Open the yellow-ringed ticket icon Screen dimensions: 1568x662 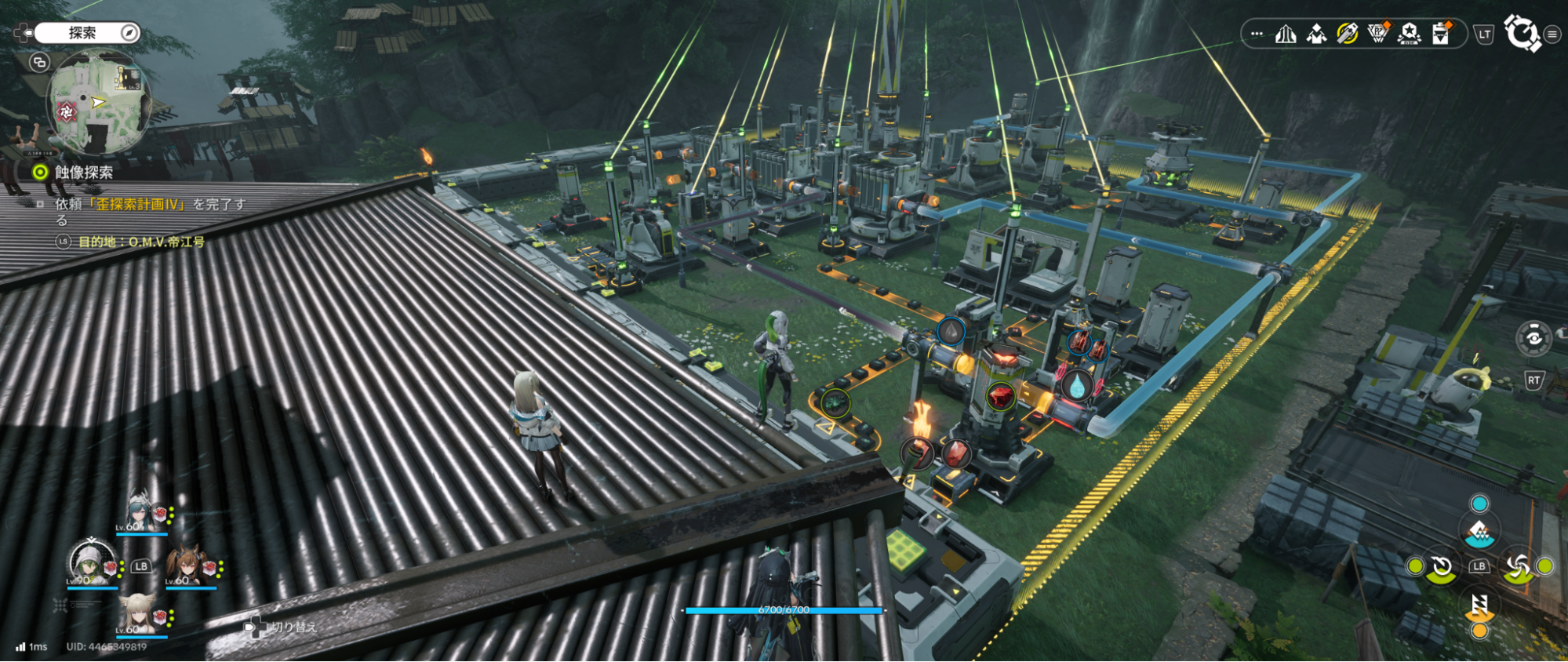[1347, 34]
